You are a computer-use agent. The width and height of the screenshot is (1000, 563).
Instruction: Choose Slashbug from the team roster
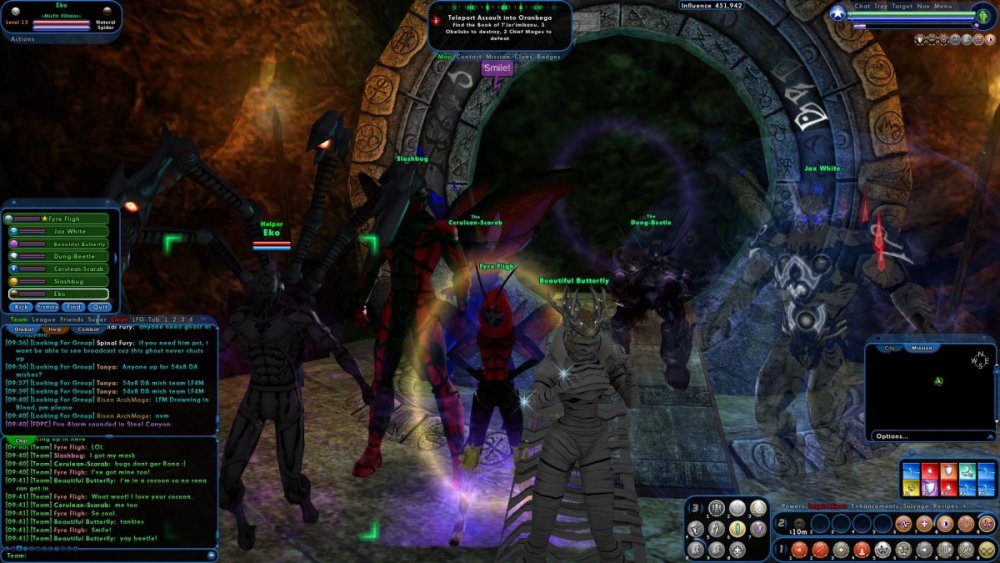click(68, 282)
